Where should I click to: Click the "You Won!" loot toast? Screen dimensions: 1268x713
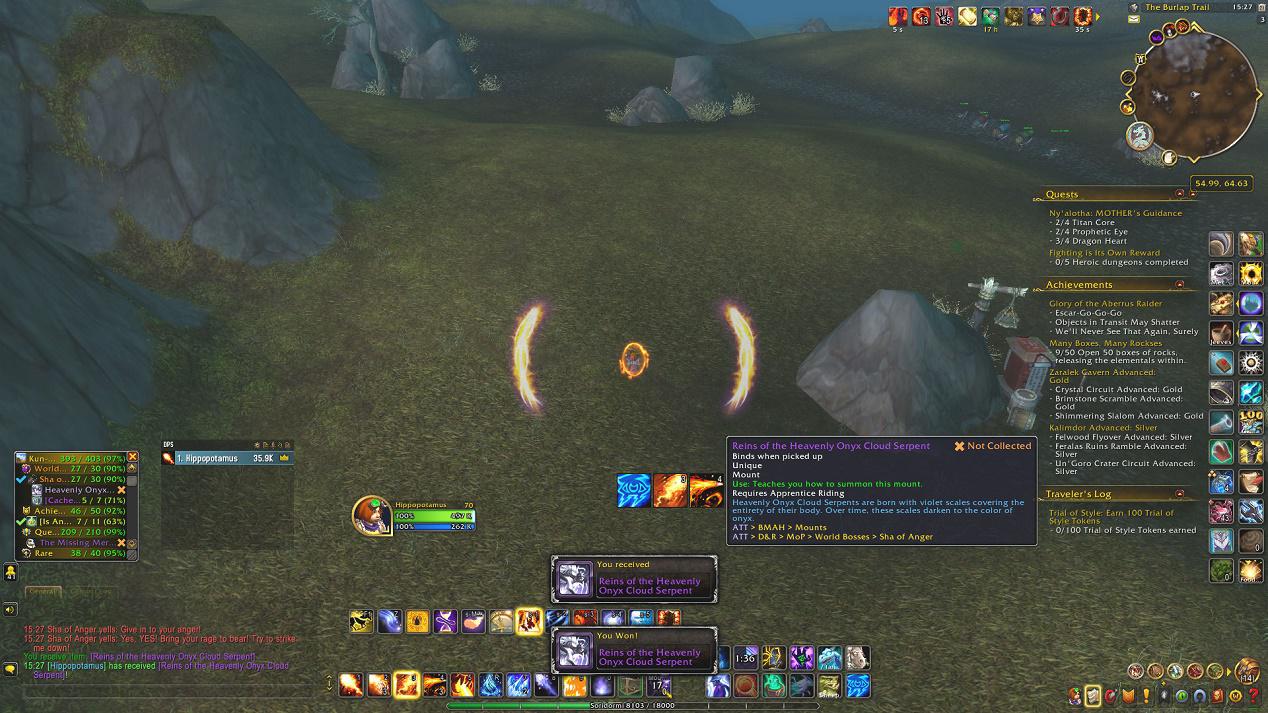coord(634,650)
